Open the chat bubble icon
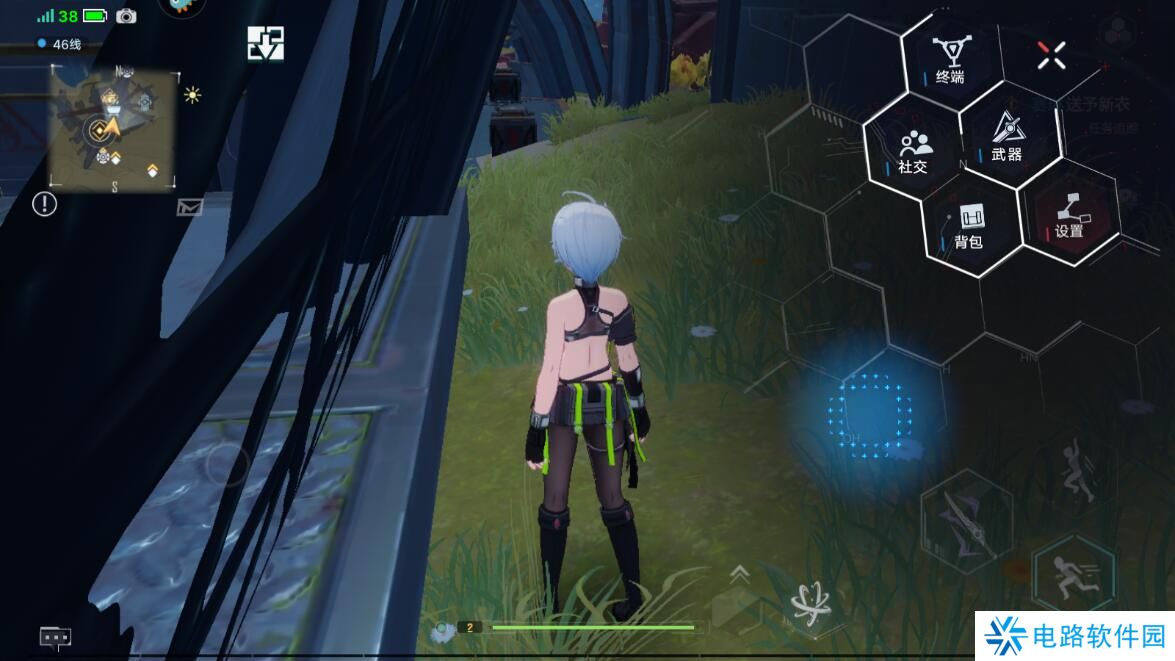 coord(55,636)
